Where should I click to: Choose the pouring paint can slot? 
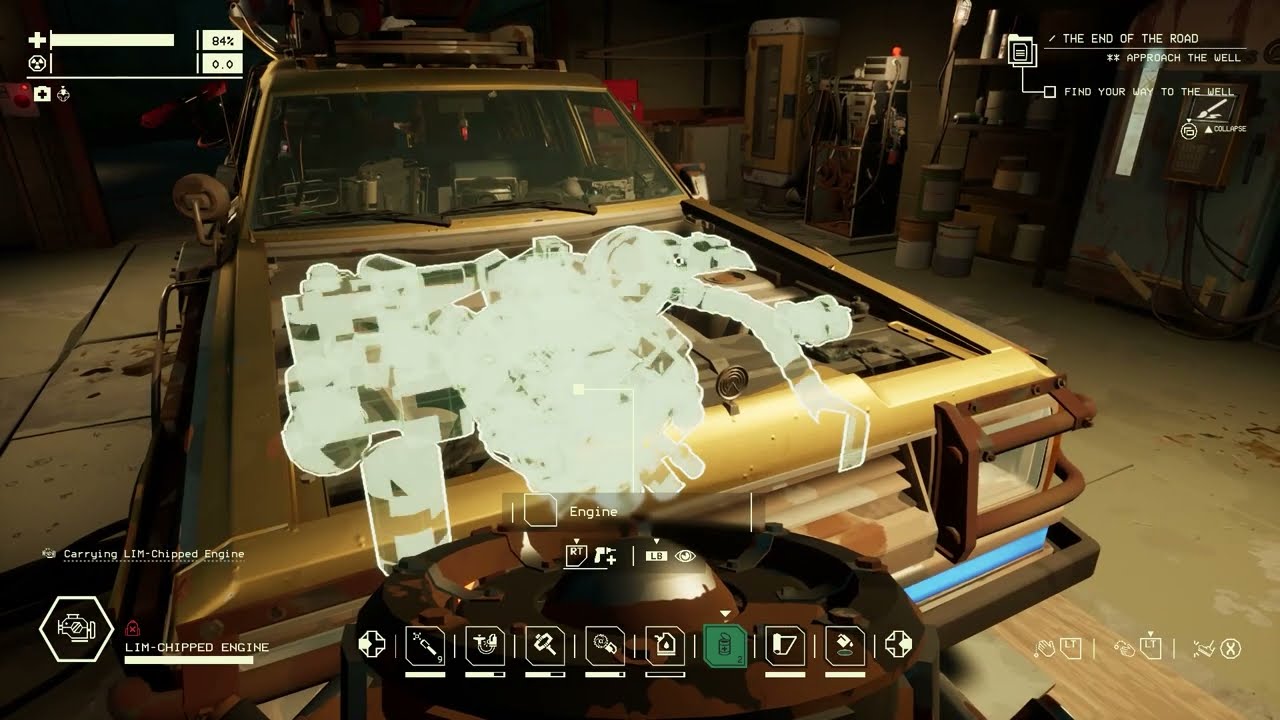click(x=845, y=645)
